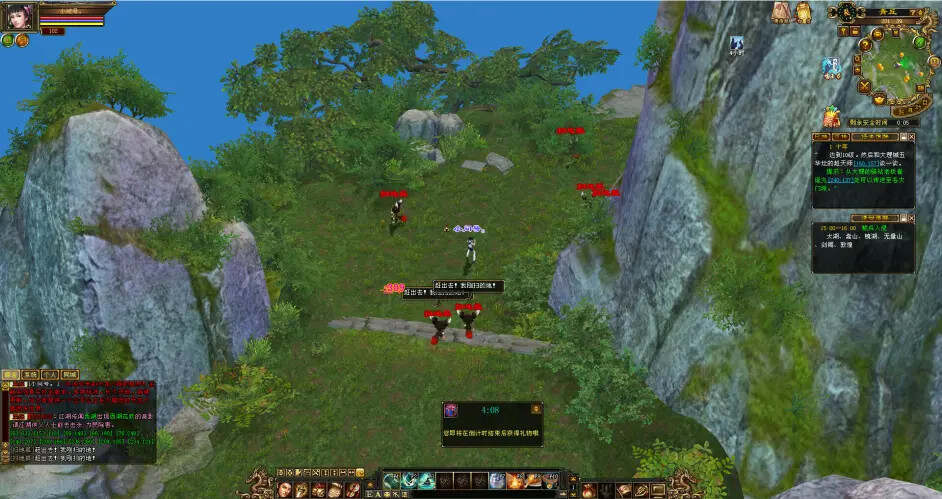This screenshot has height=499, width=942.
Task: Click the countdown gift reward box icon
Action: 452,410
